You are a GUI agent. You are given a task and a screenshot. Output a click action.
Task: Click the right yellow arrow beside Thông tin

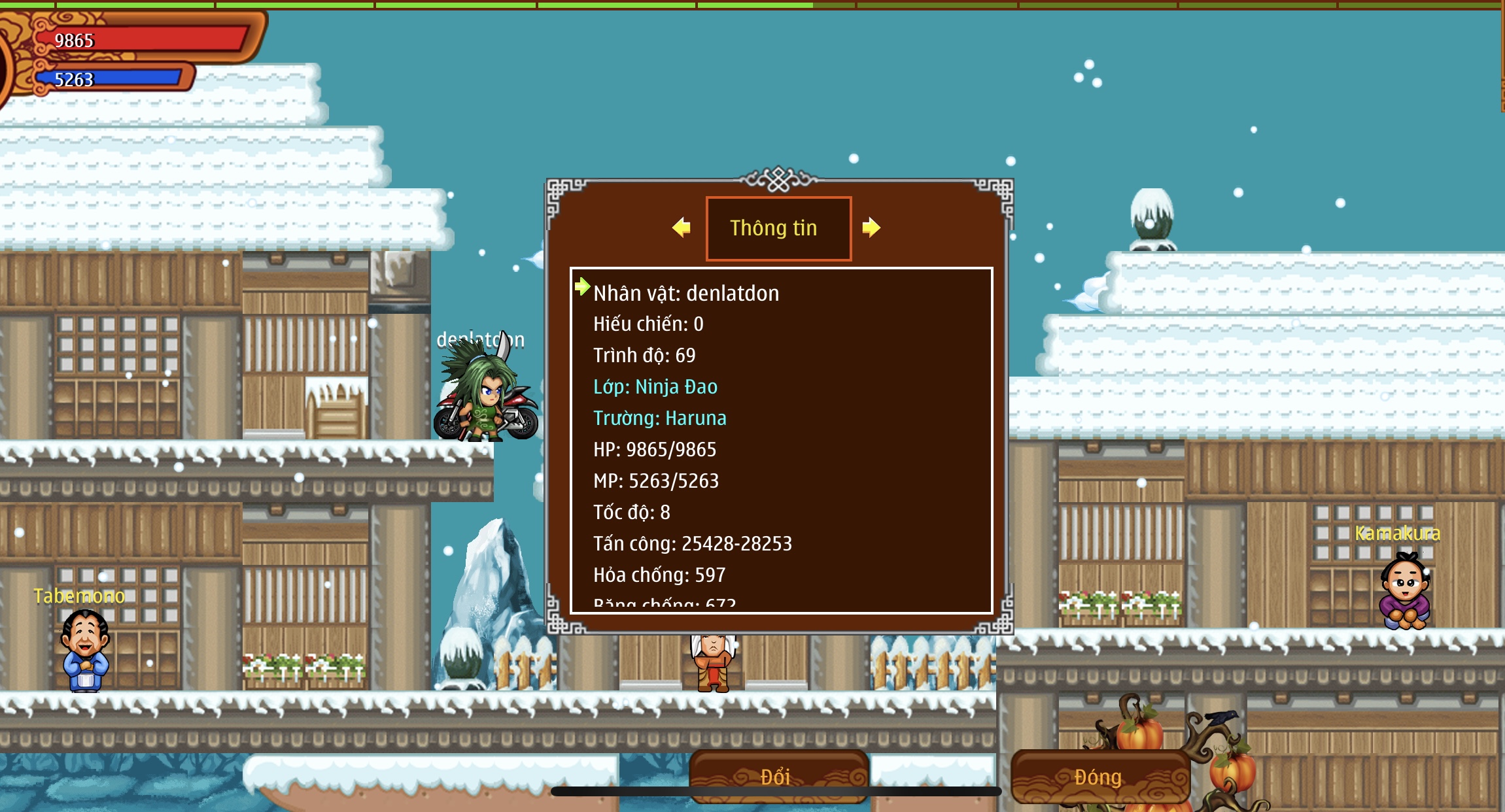tap(871, 228)
